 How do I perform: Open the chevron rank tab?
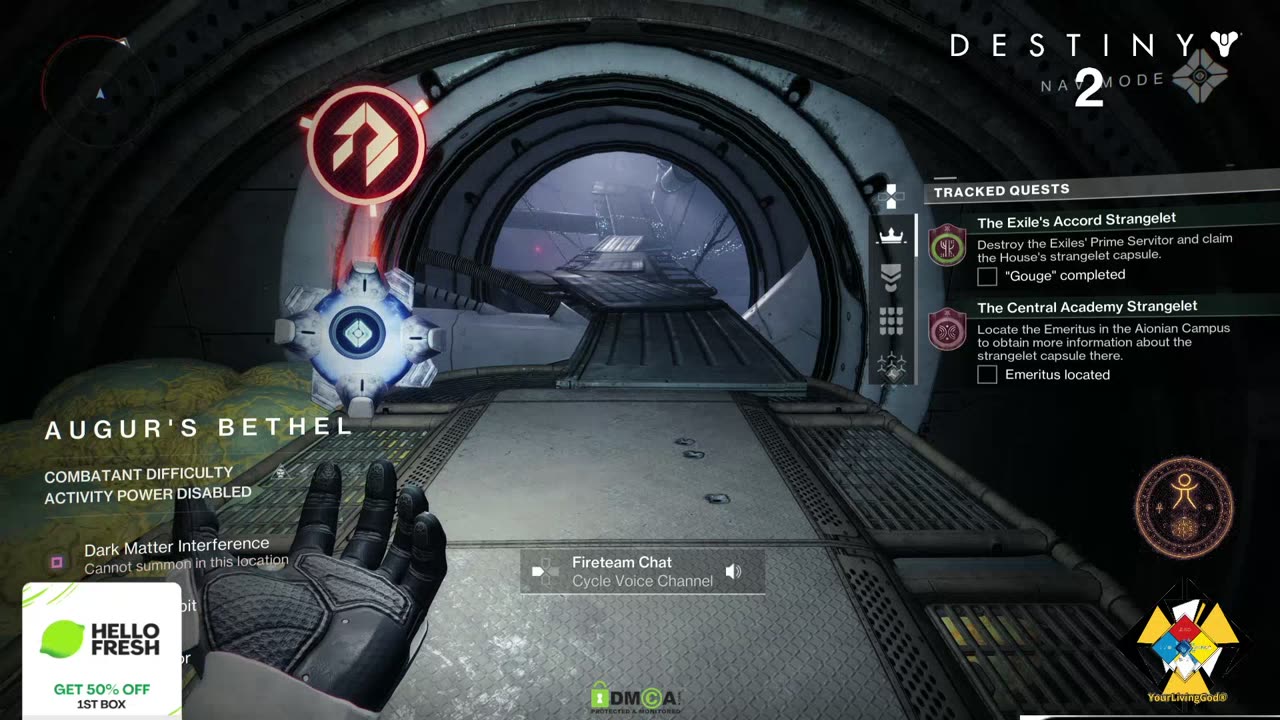890,277
